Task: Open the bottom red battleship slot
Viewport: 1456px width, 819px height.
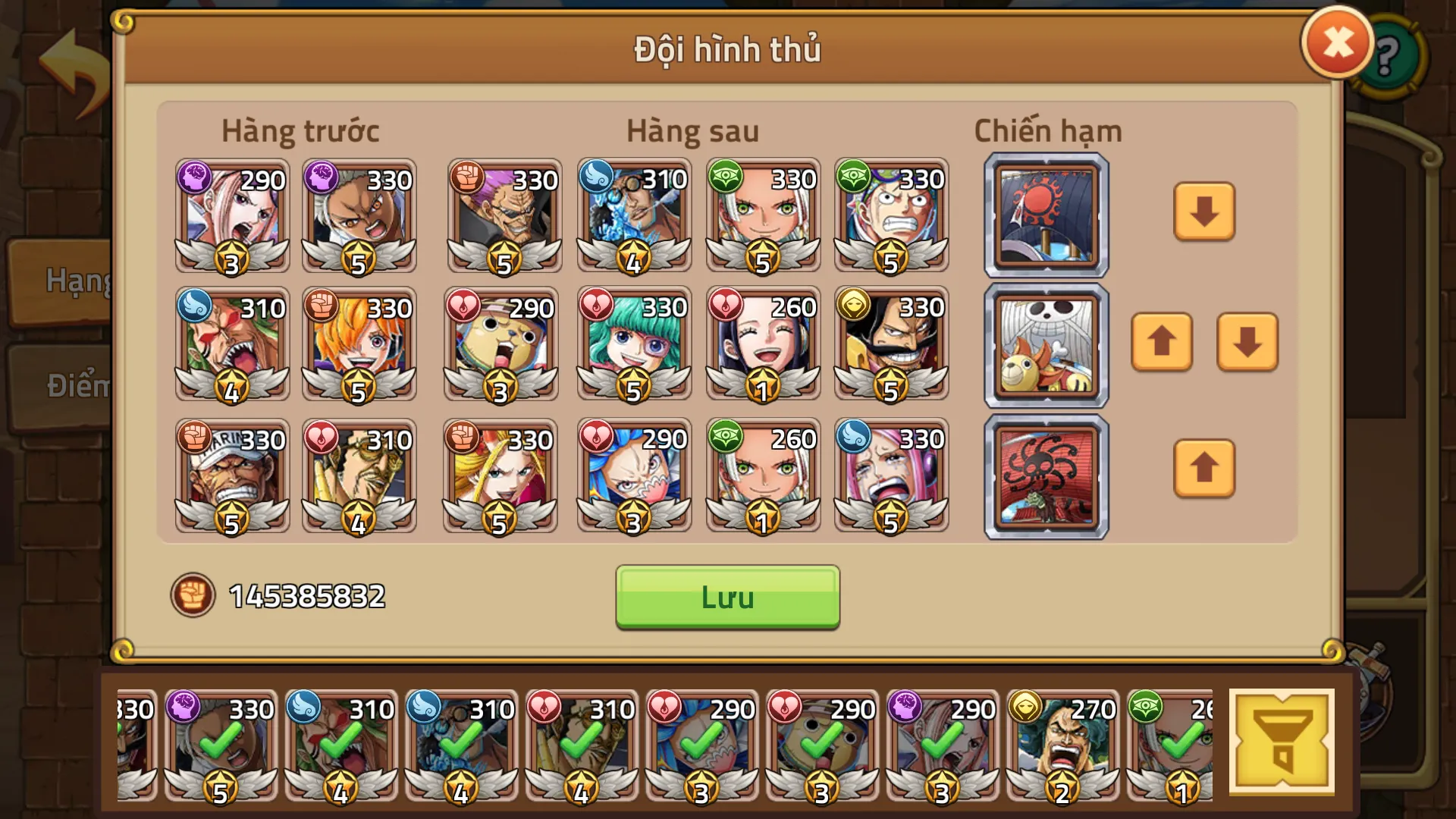Action: click(x=1045, y=475)
